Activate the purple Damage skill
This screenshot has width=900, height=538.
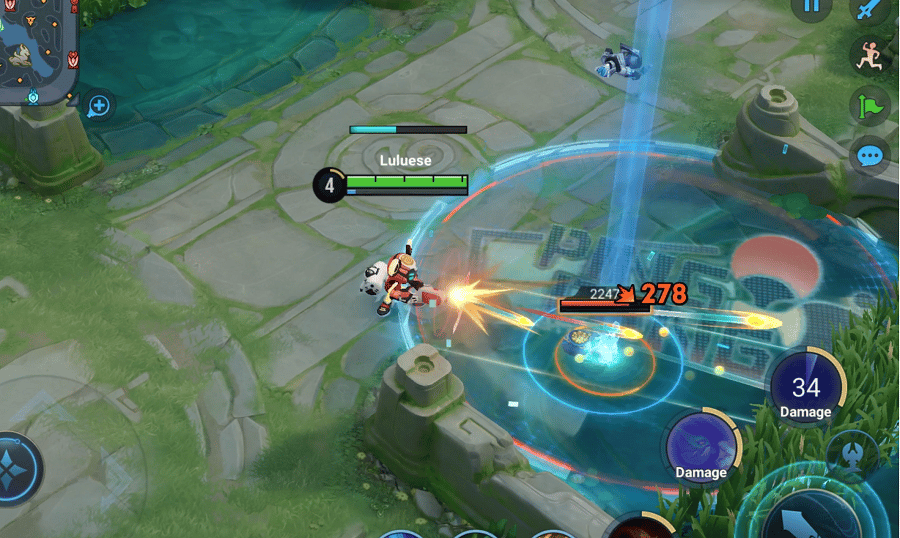[x=701, y=446]
